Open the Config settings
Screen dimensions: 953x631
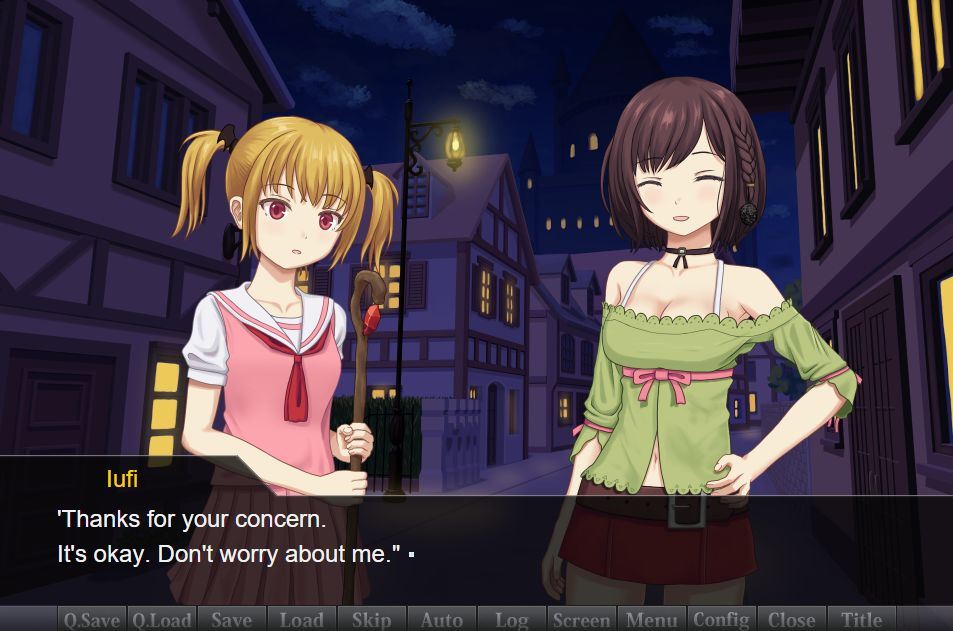point(721,619)
